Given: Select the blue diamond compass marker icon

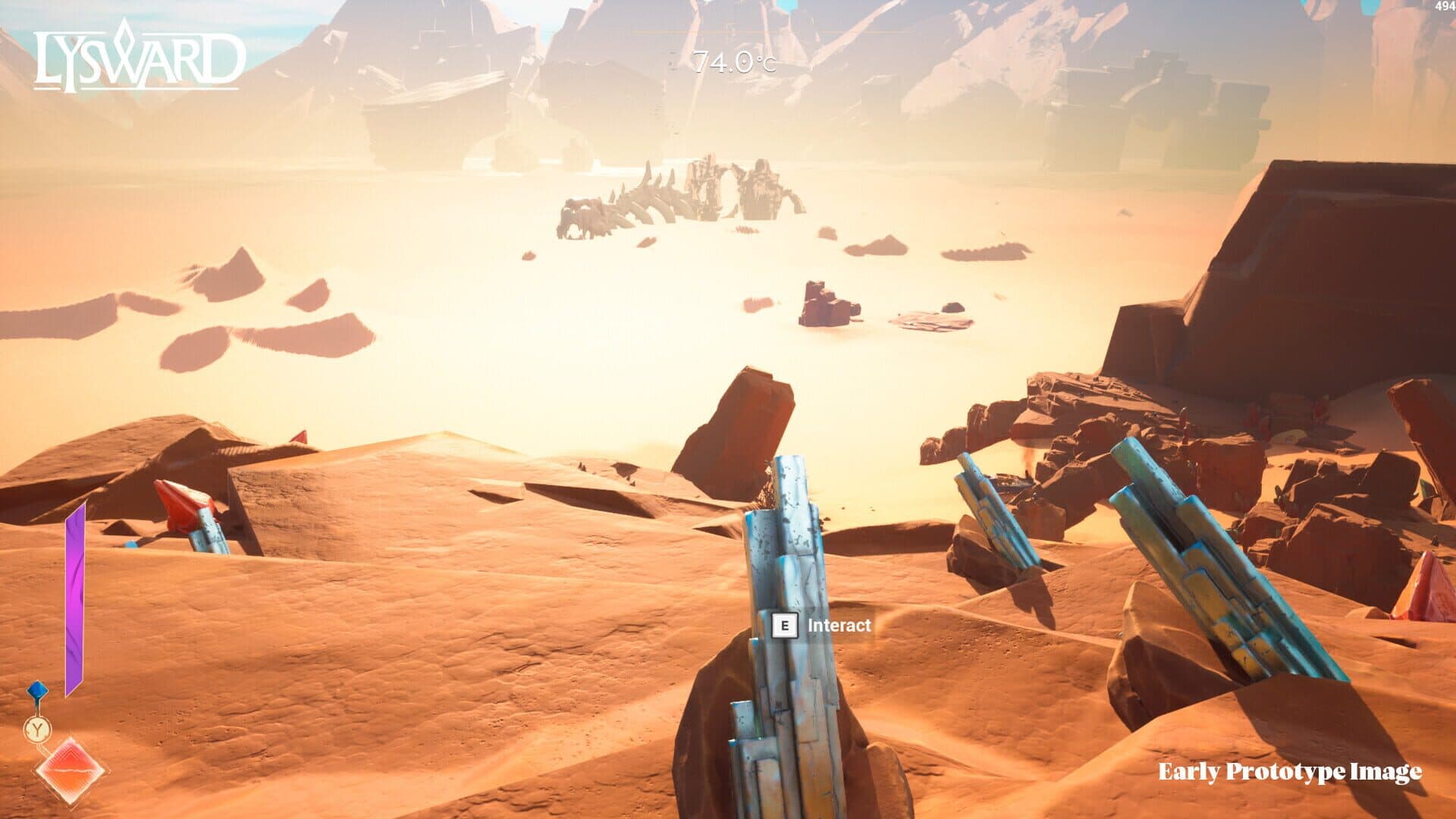Looking at the screenshot, I should (36, 689).
